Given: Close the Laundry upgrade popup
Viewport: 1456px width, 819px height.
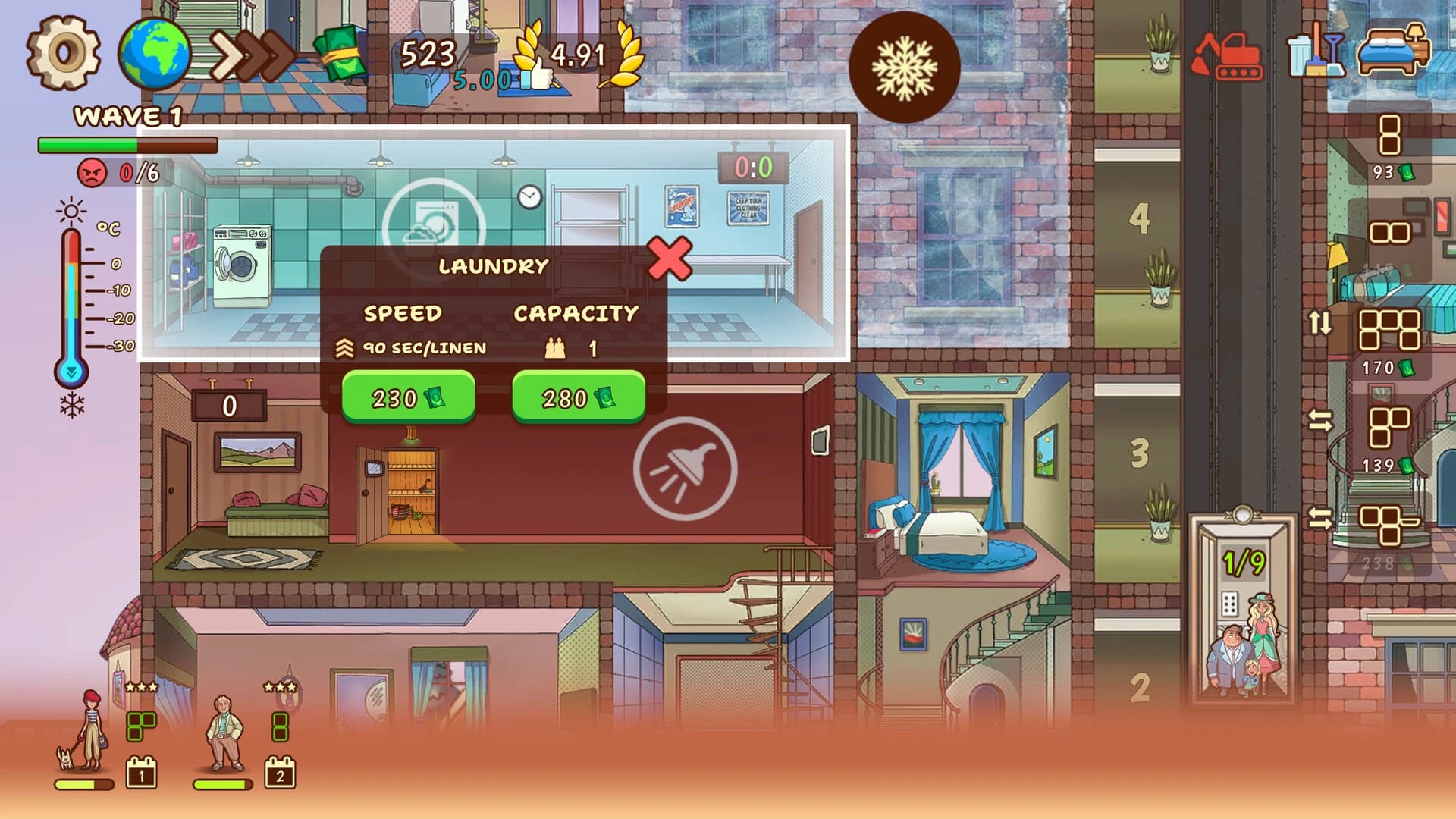Looking at the screenshot, I should (x=670, y=259).
